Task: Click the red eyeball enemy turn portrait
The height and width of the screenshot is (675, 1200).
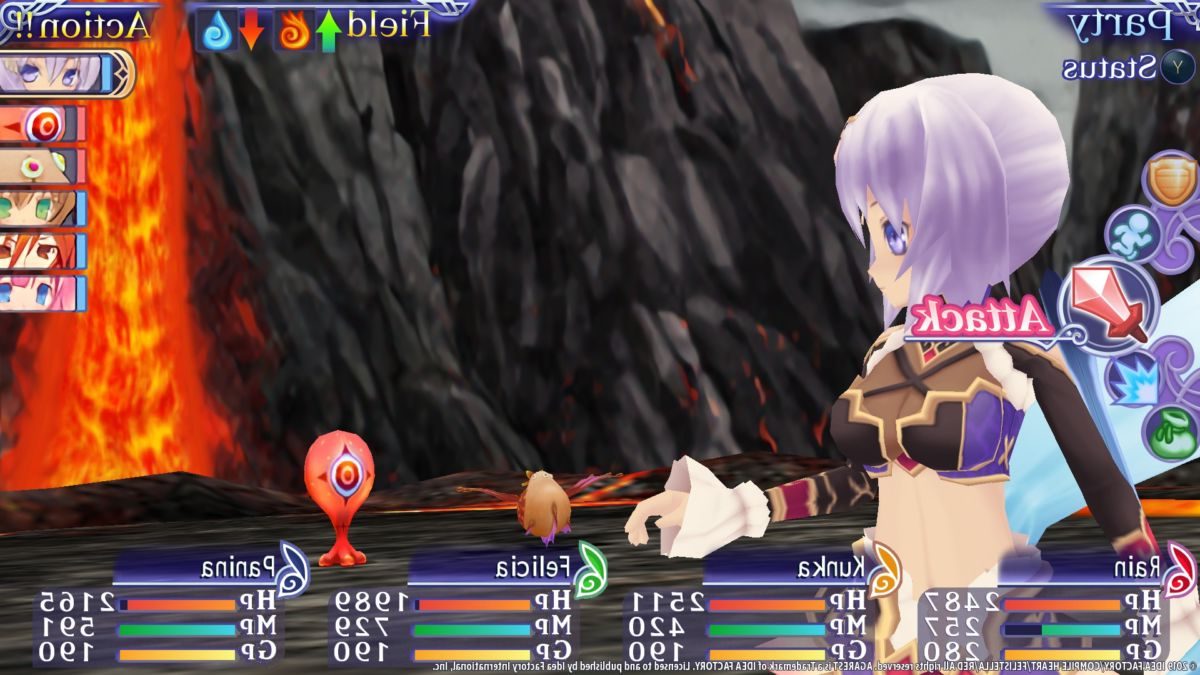Action: 42,125
